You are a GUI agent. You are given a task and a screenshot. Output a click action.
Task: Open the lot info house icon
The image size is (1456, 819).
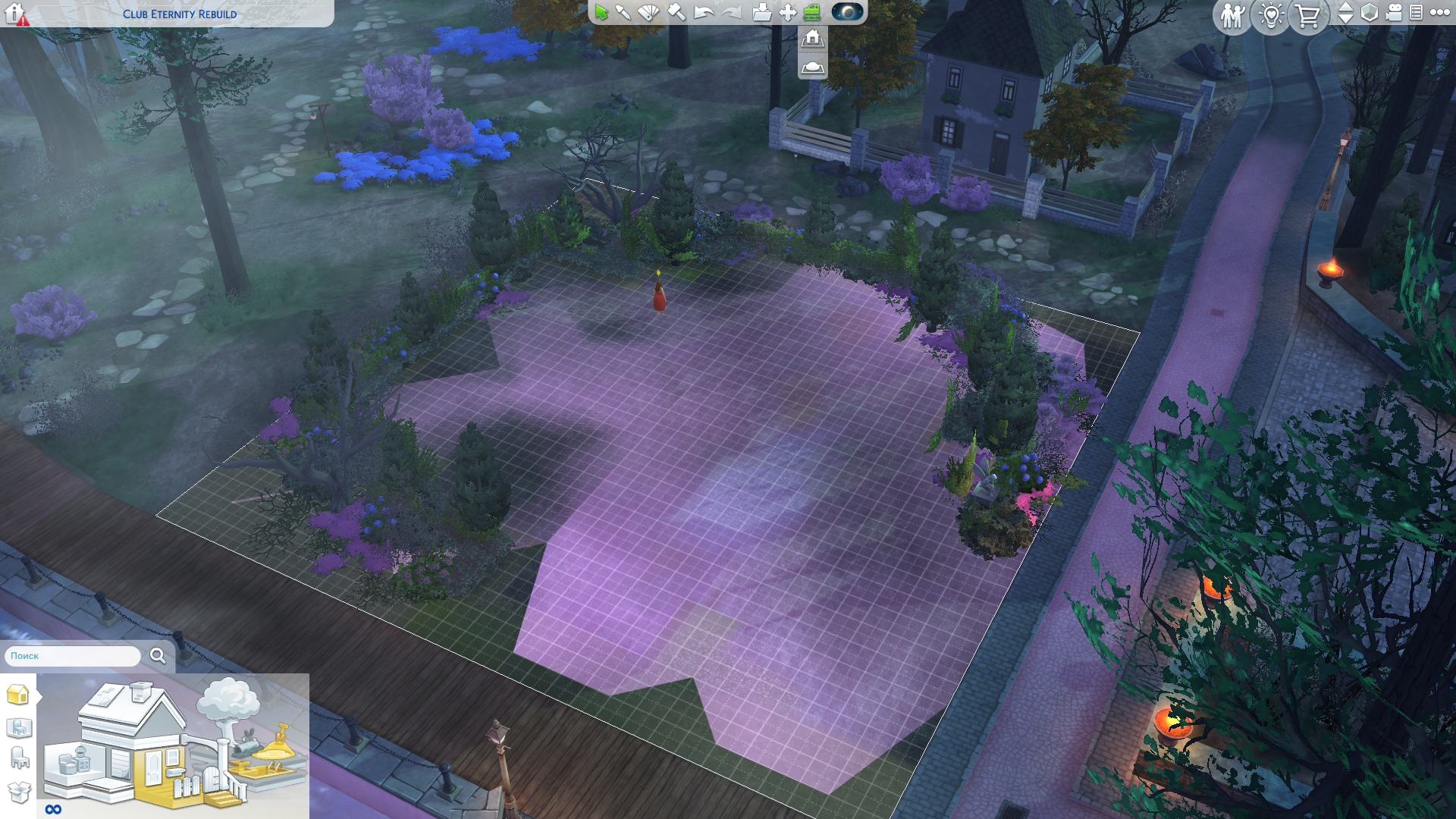pos(16,14)
